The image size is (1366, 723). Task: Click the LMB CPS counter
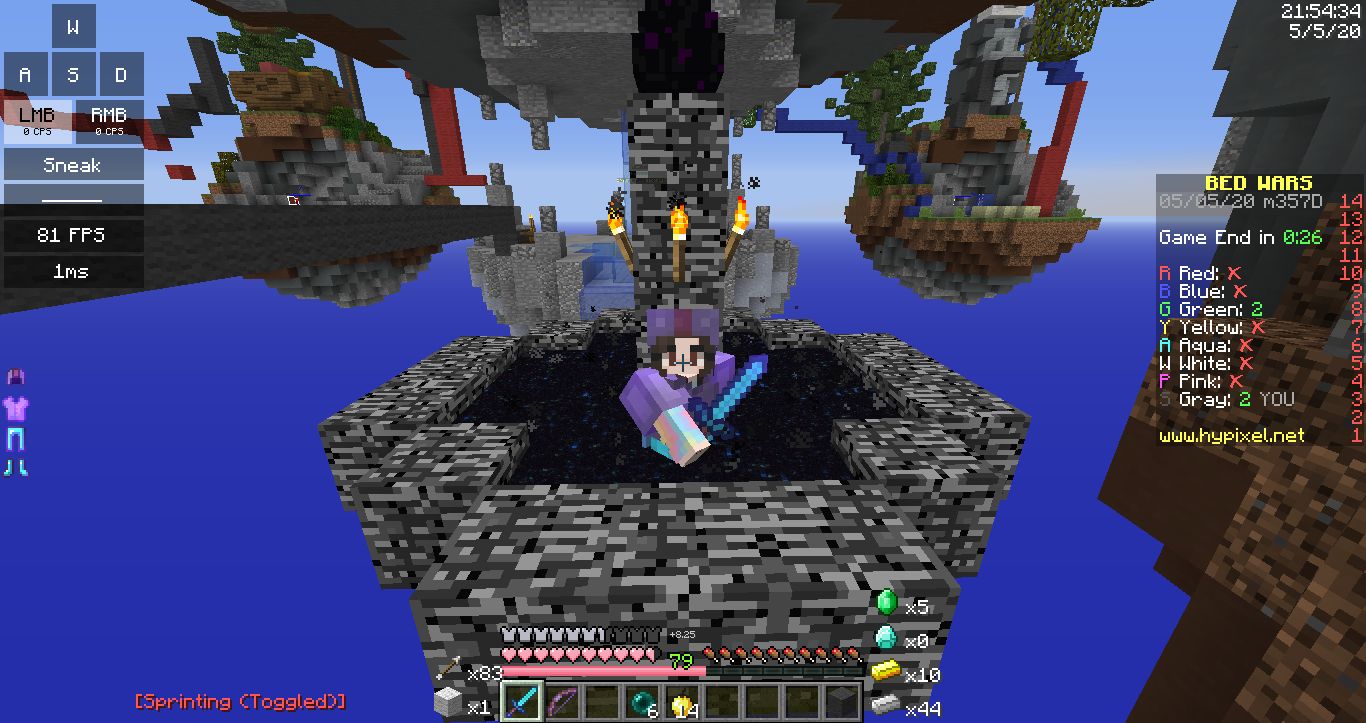tap(37, 119)
